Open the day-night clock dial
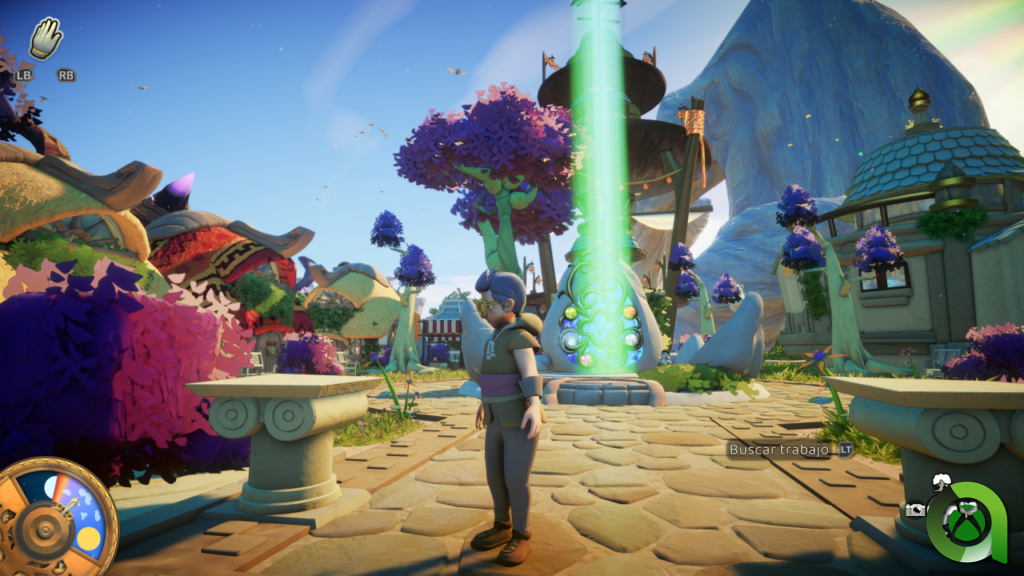This screenshot has width=1024, height=576. (x=58, y=516)
